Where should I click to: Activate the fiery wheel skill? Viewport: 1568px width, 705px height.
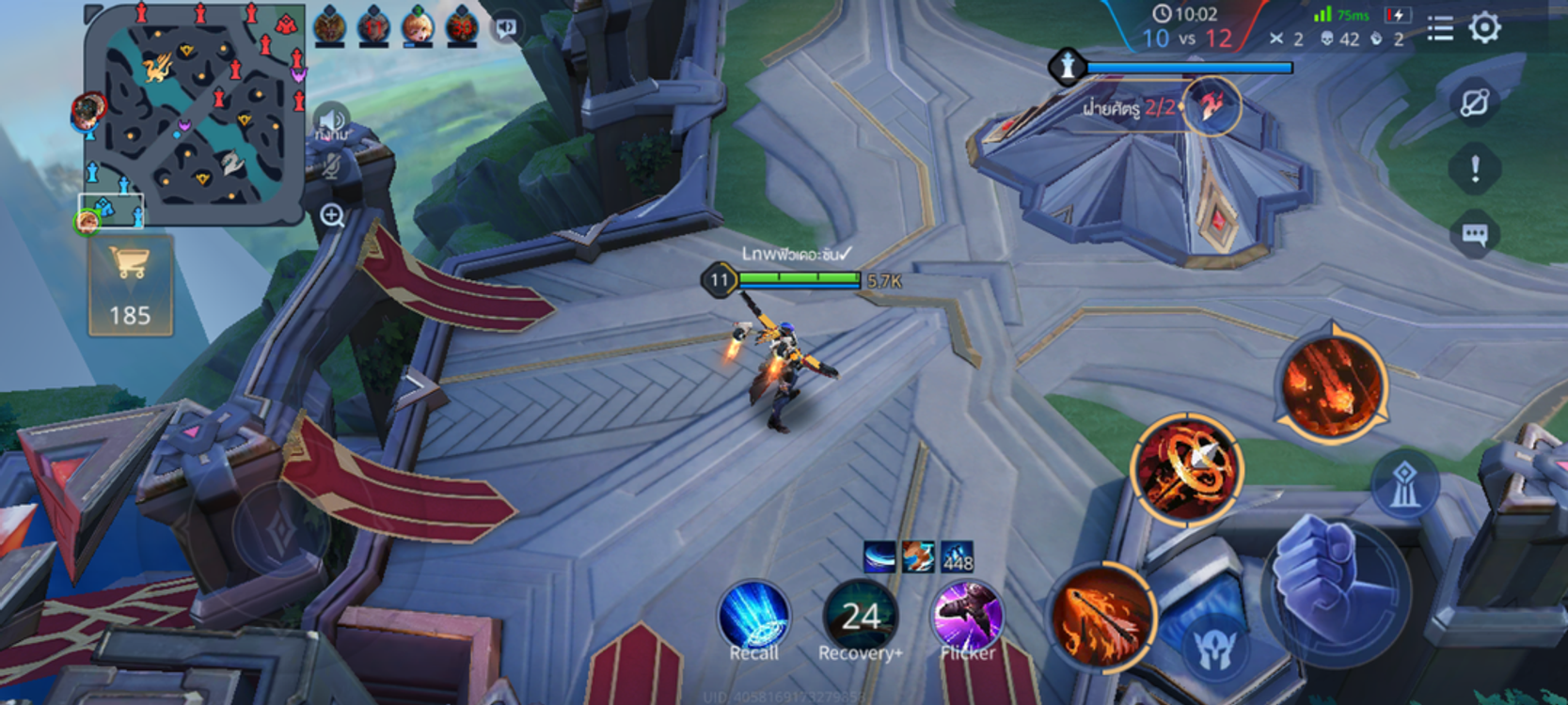click(1186, 468)
